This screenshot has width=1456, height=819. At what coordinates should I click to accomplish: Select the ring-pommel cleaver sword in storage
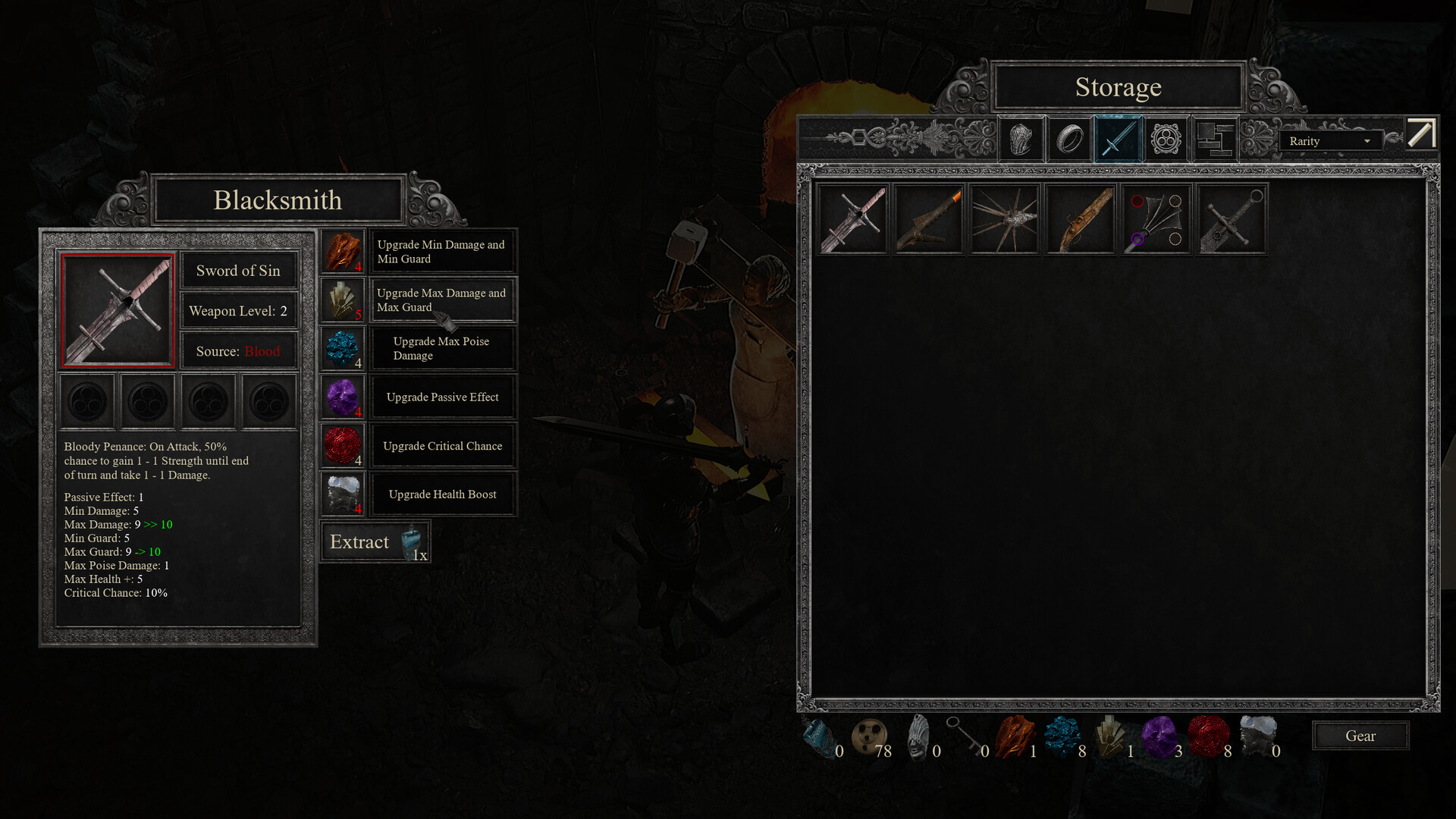[1232, 219]
